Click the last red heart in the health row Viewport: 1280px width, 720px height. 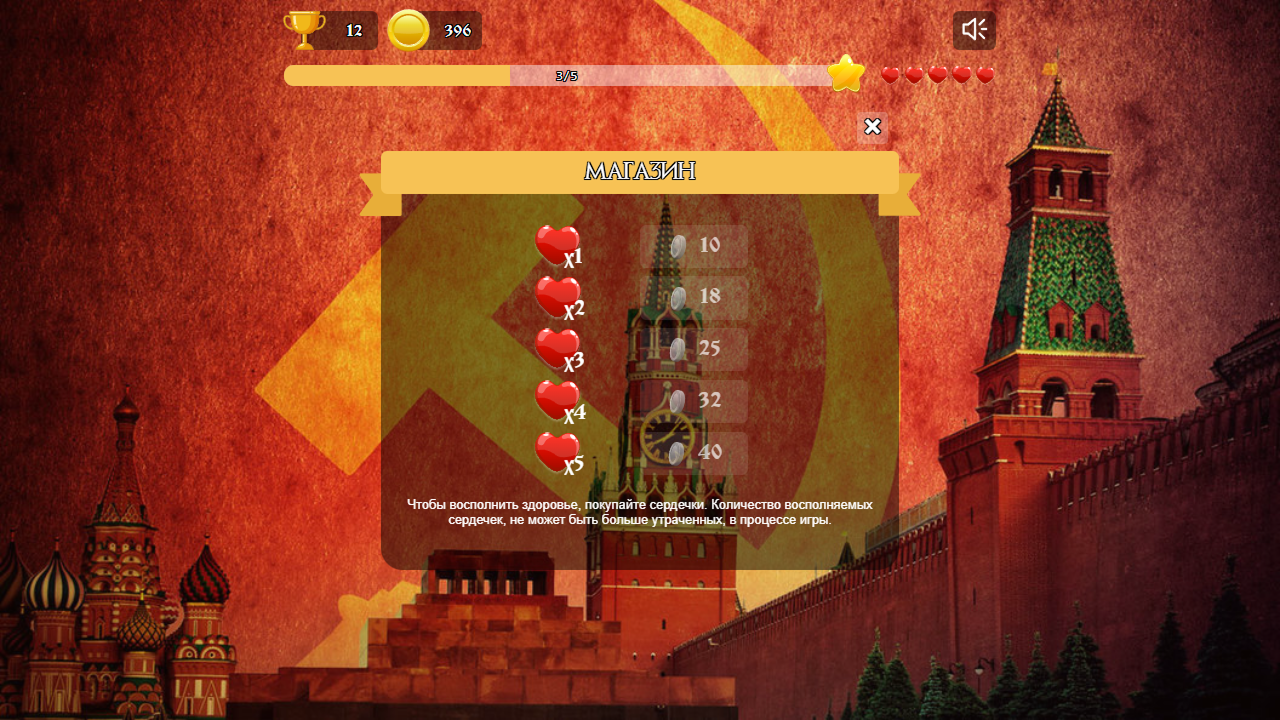coord(983,73)
